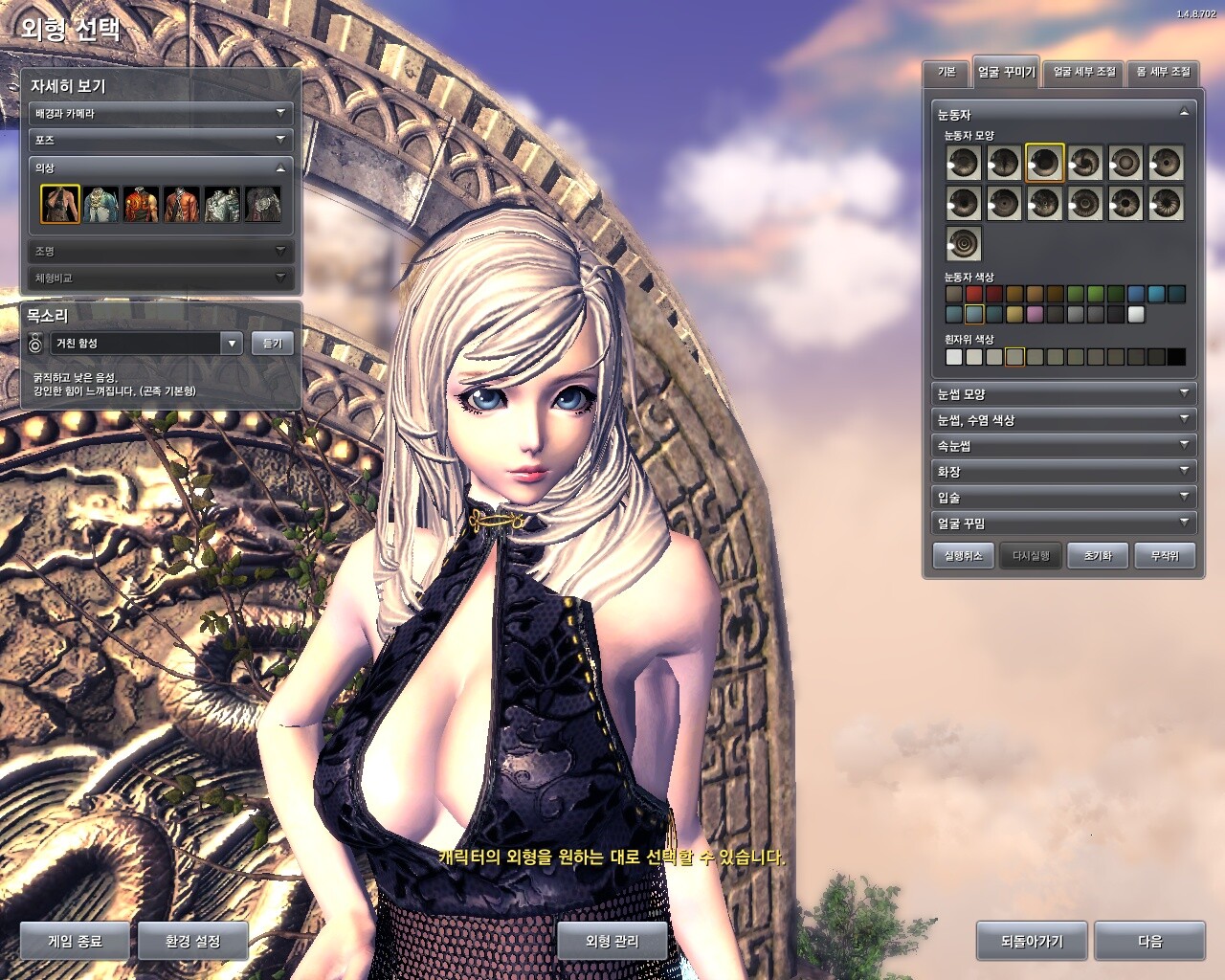This screenshot has width=1225, height=980.
Task: Open 환경 설정 settings
Action: point(192,942)
